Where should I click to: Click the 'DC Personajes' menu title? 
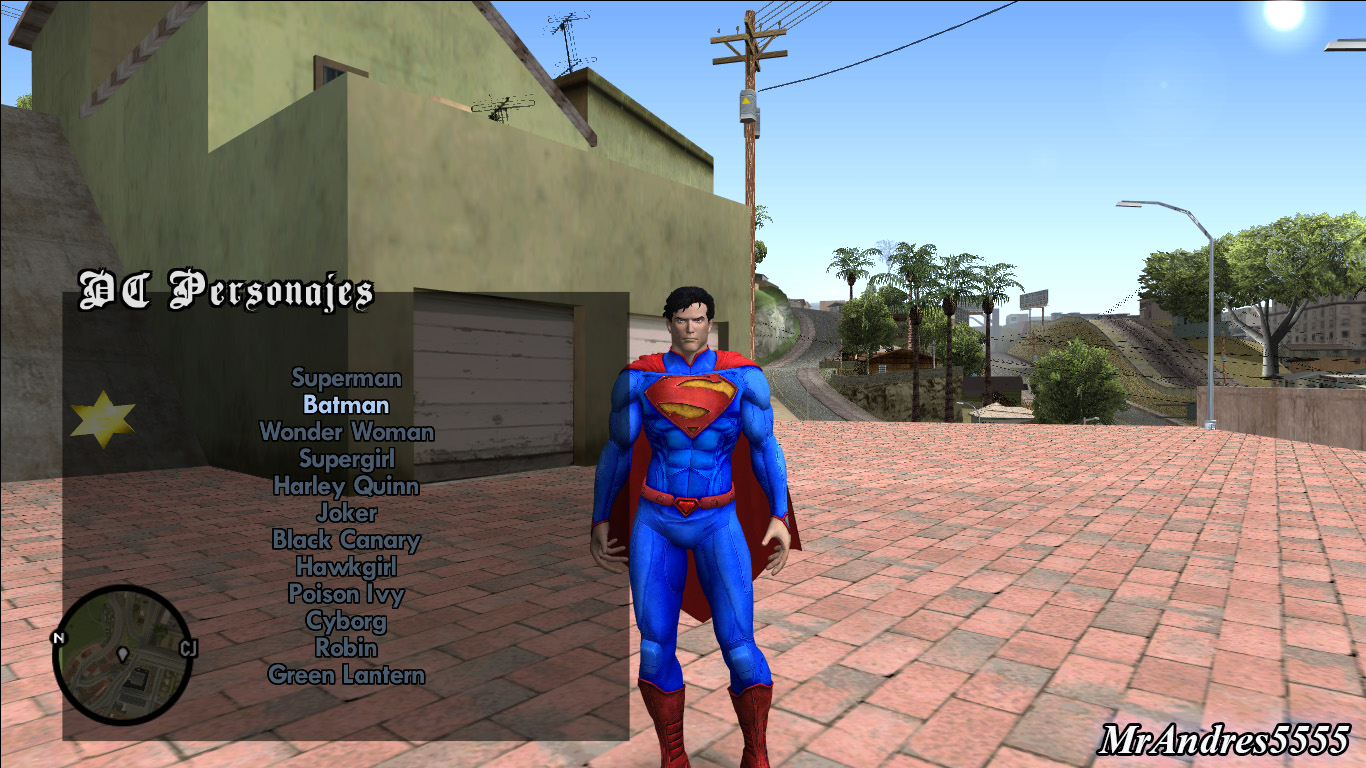pyautogui.click(x=228, y=292)
